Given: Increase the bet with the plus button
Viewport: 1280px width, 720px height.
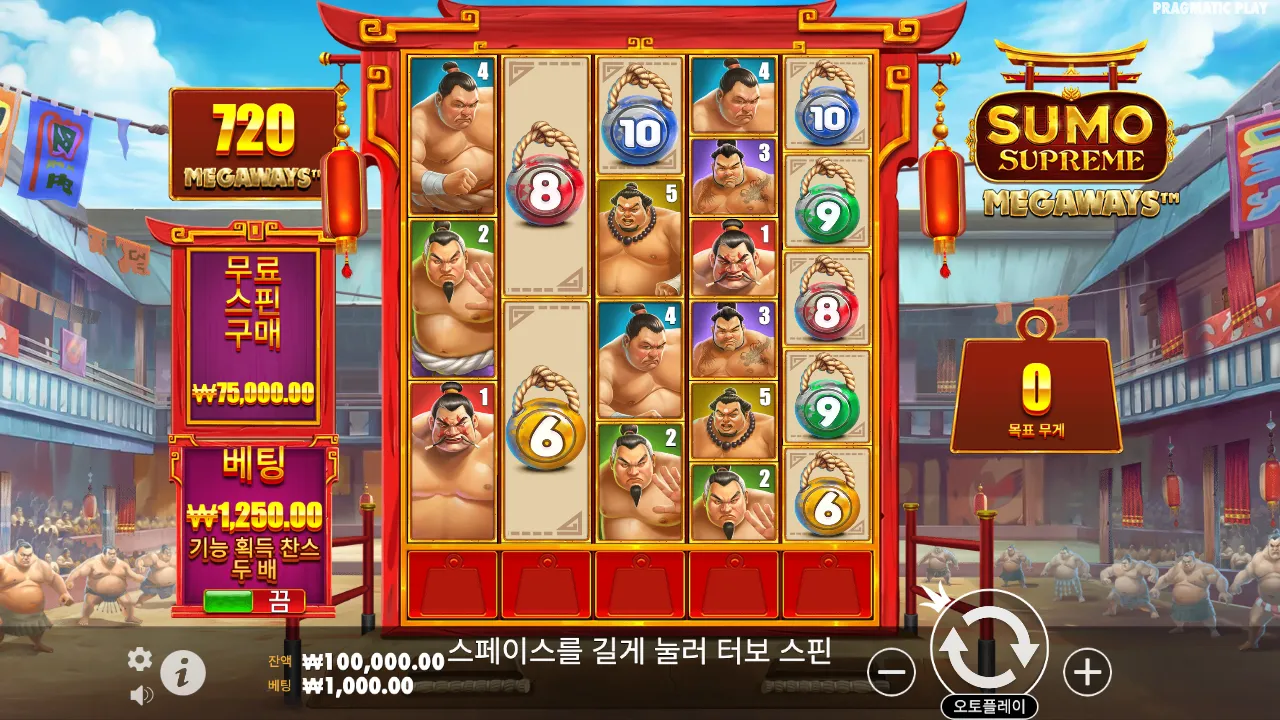Looking at the screenshot, I should tap(1087, 672).
